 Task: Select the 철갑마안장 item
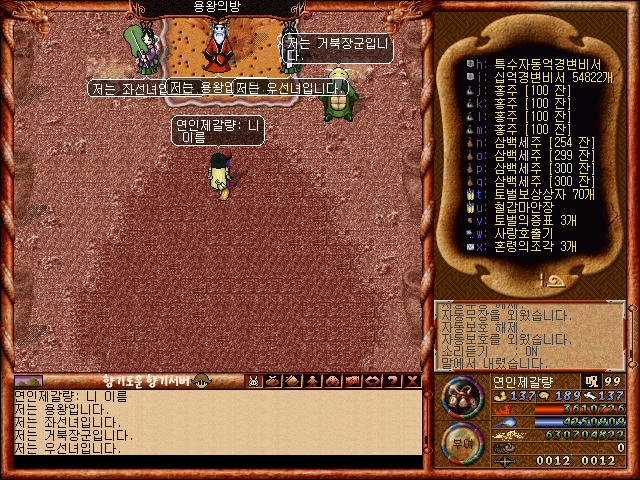click(x=516, y=207)
